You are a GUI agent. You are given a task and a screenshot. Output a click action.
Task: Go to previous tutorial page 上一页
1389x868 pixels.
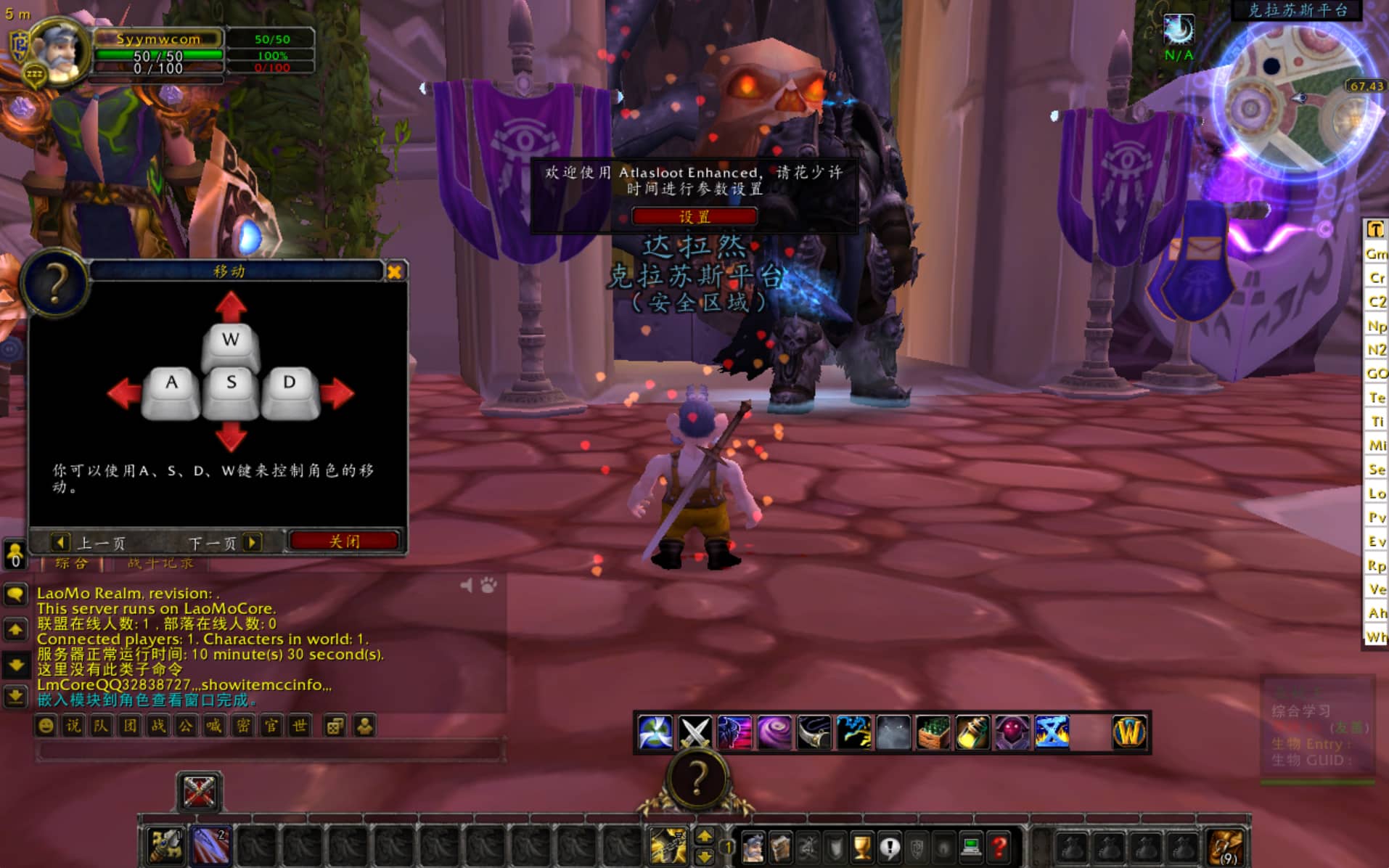89,543
